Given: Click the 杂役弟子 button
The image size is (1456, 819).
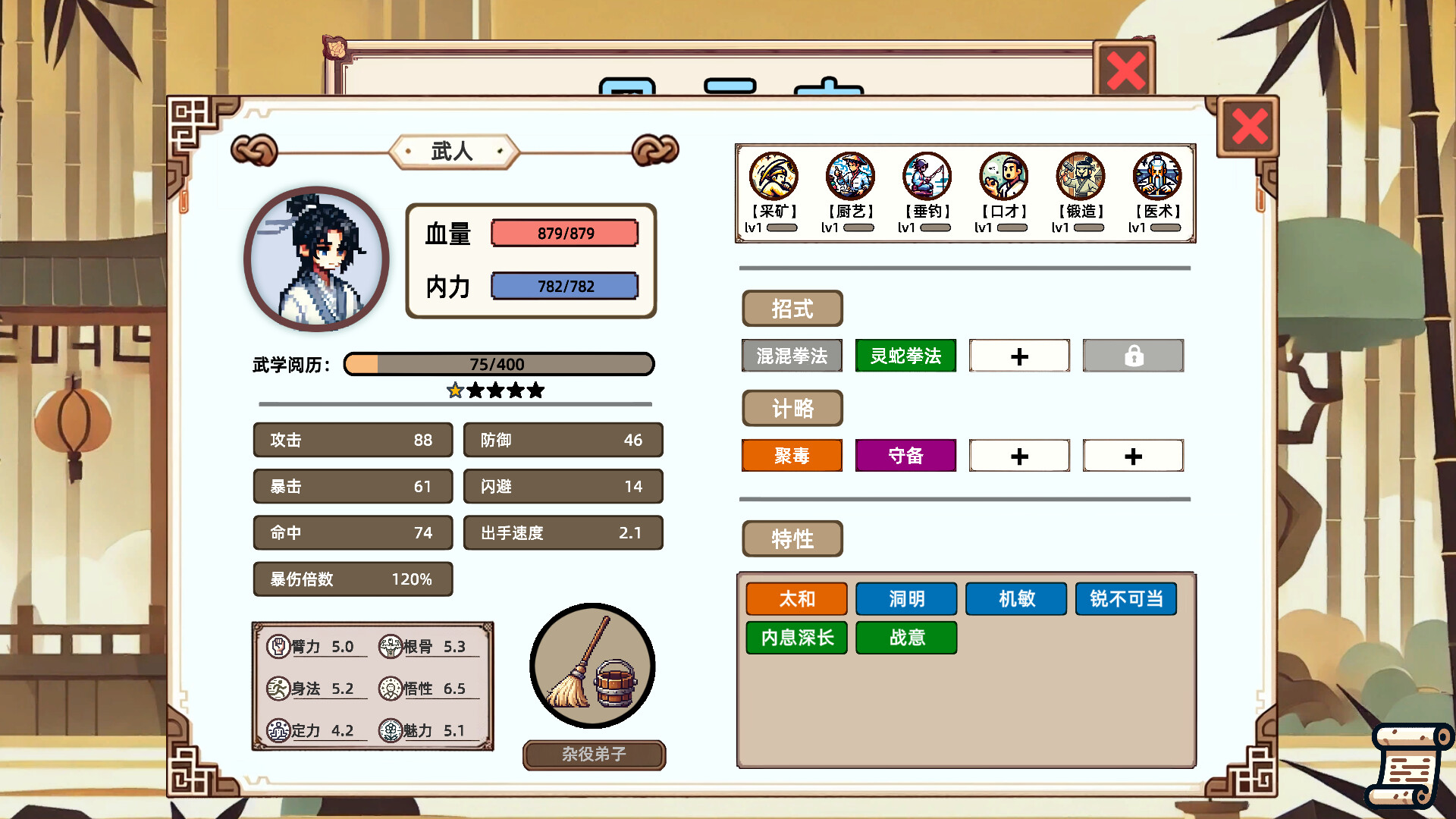Looking at the screenshot, I should click(x=594, y=755).
